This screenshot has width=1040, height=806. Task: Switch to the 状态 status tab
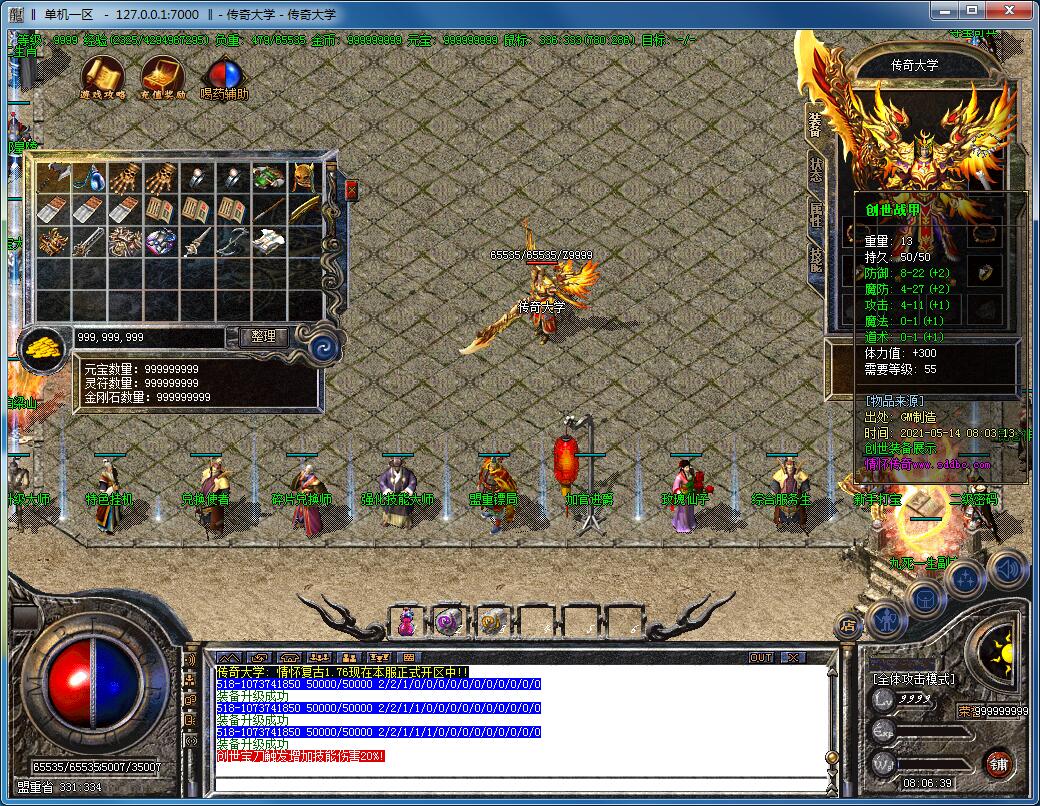click(814, 170)
